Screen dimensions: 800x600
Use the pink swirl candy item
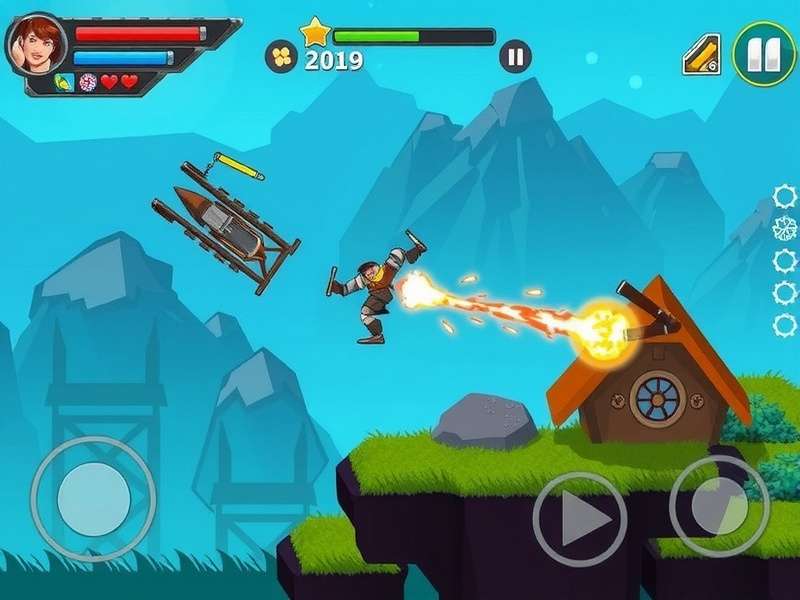click(x=88, y=82)
